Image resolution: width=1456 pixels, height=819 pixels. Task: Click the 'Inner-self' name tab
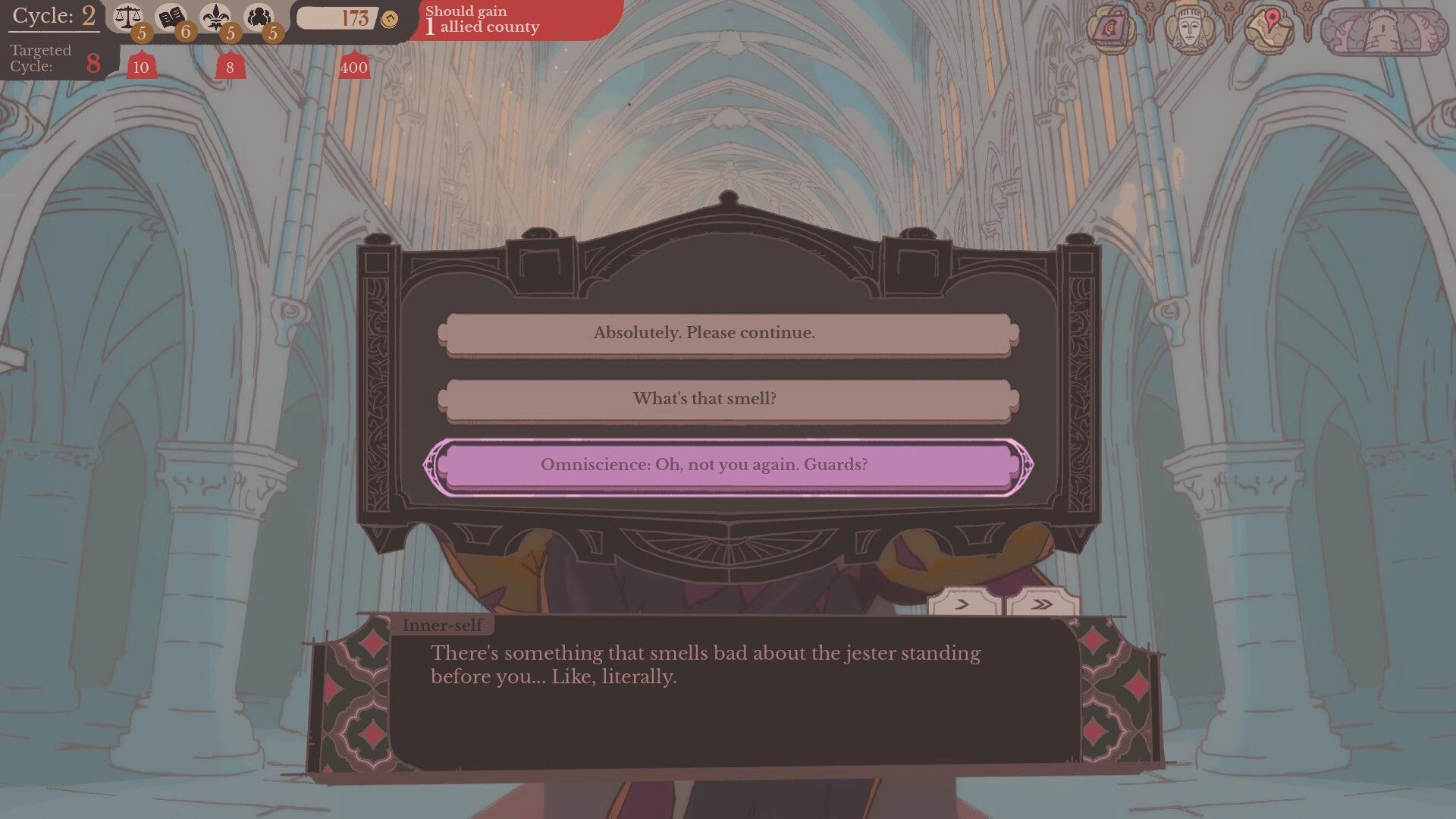point(444,625)
